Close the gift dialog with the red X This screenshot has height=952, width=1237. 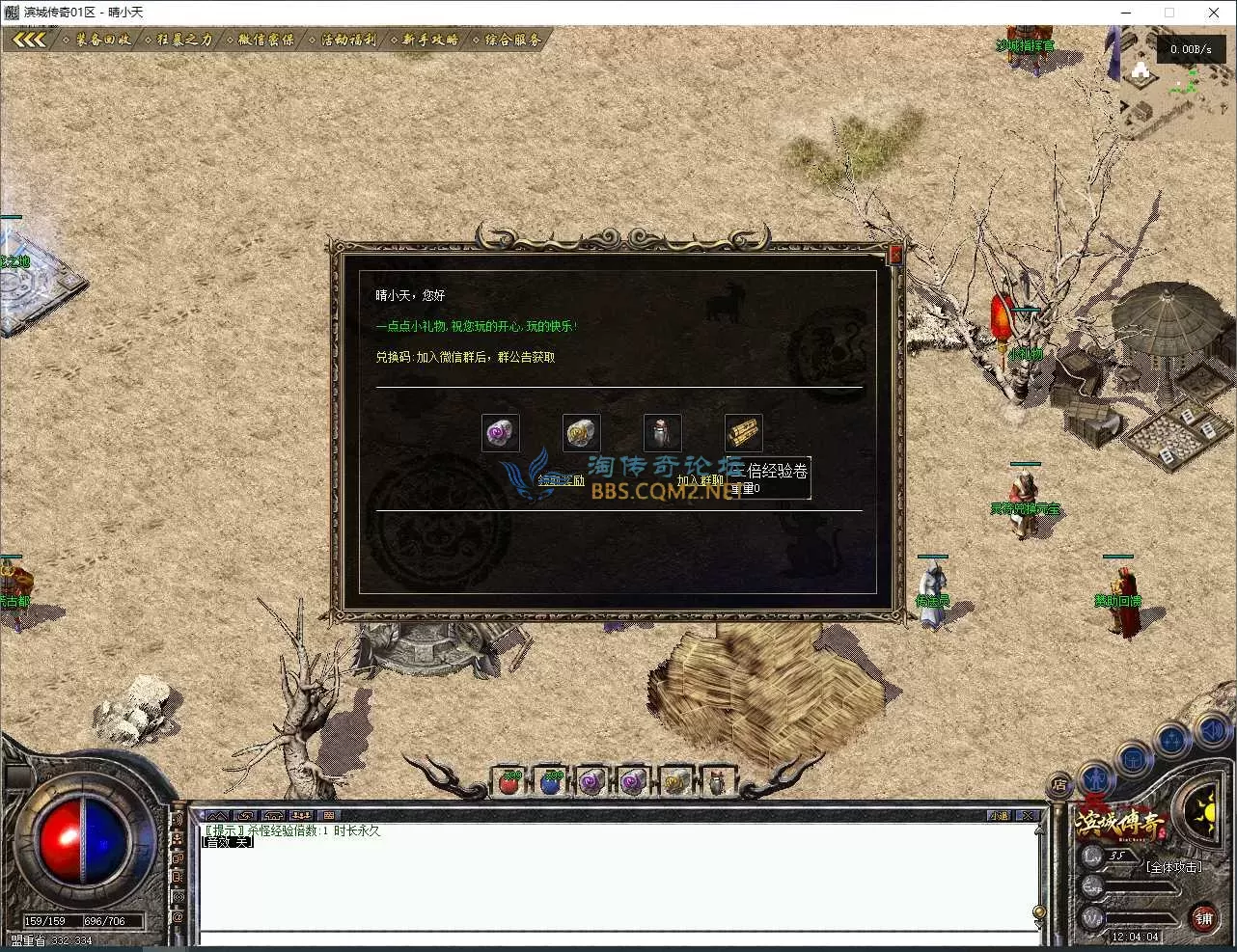[894, 254]
